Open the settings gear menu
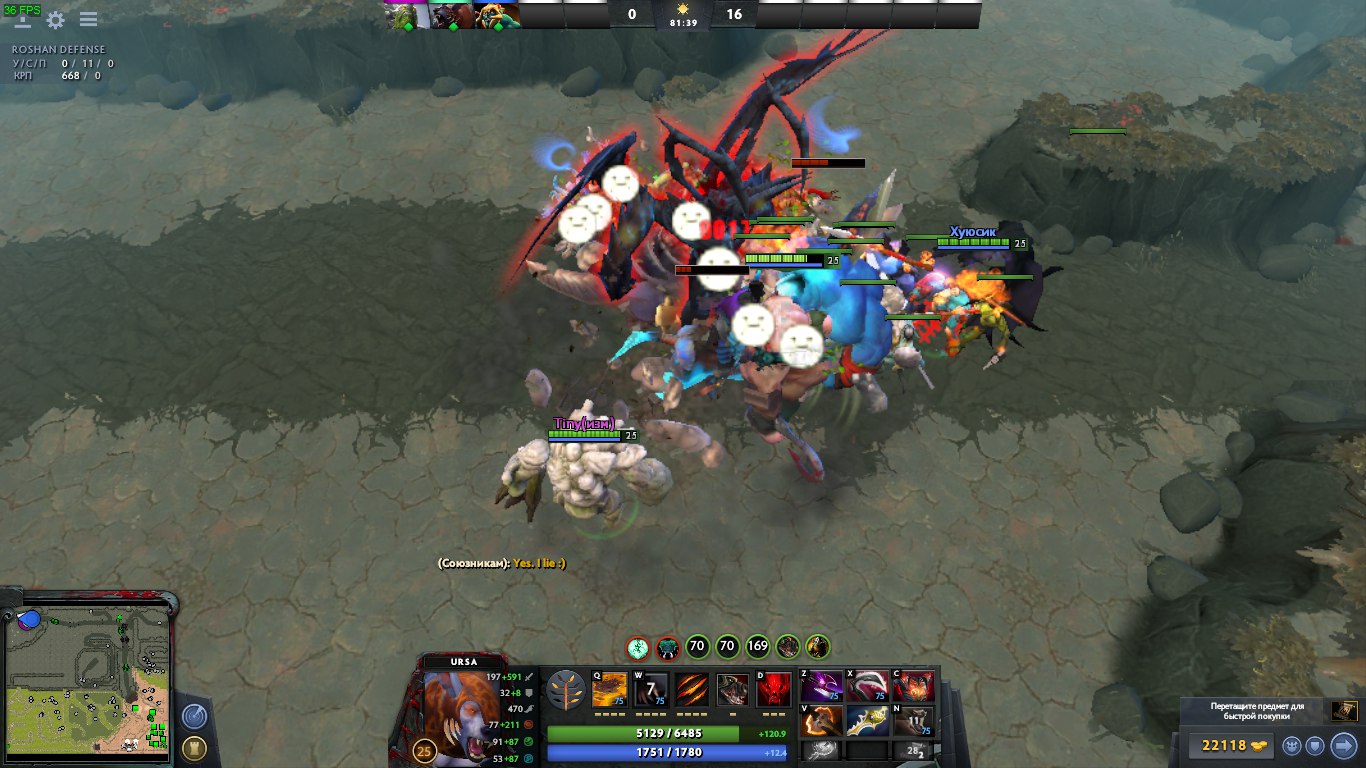 click(x=56, y=20)
